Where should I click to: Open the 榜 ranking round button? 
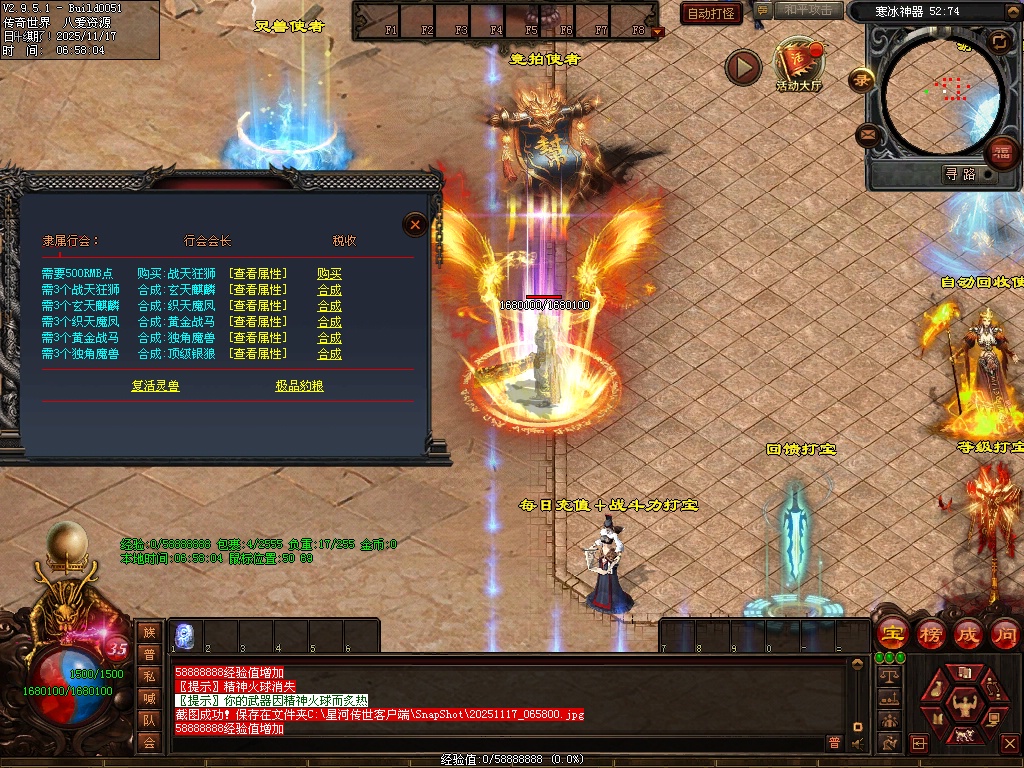pyautogui.click(x=930, y=633)
